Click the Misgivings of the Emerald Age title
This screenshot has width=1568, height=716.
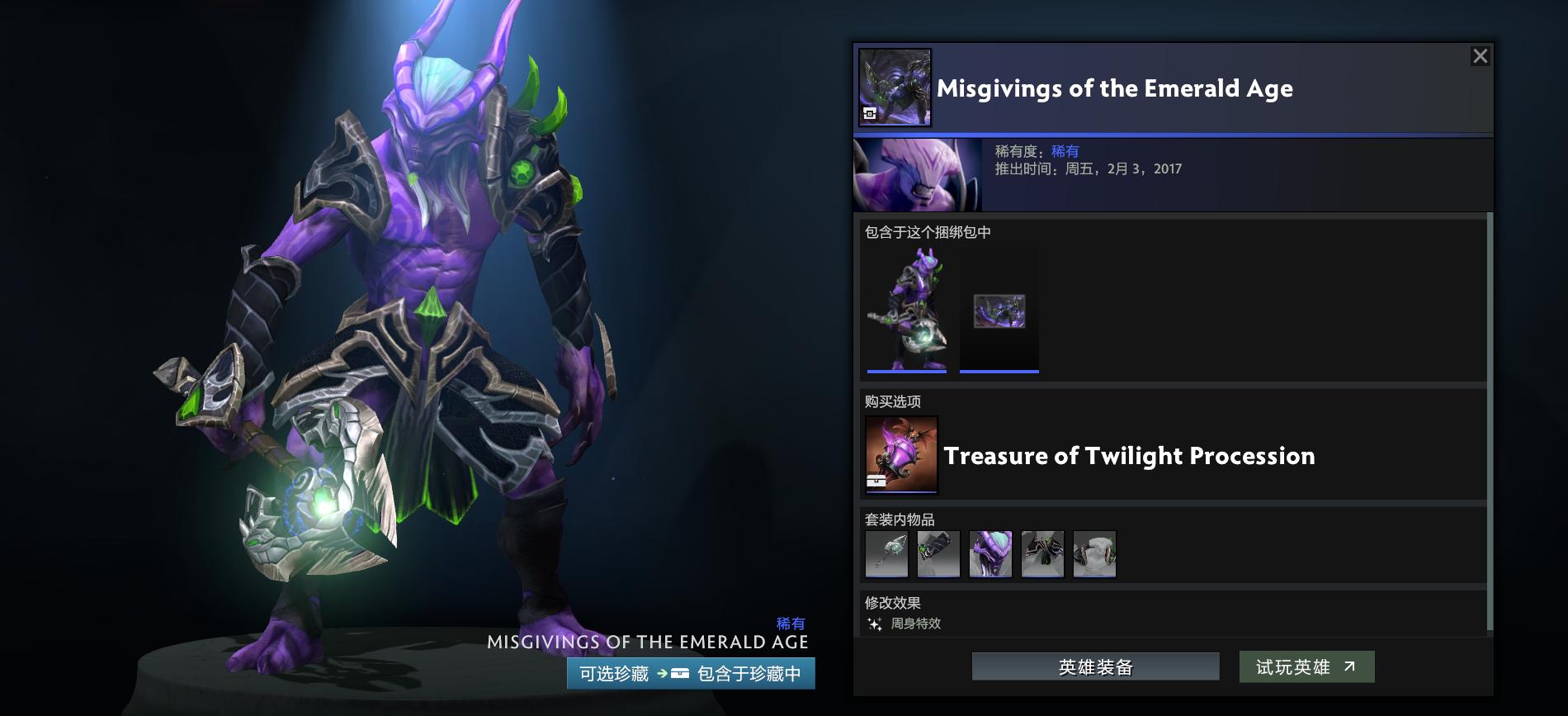tap(1114, 88)
